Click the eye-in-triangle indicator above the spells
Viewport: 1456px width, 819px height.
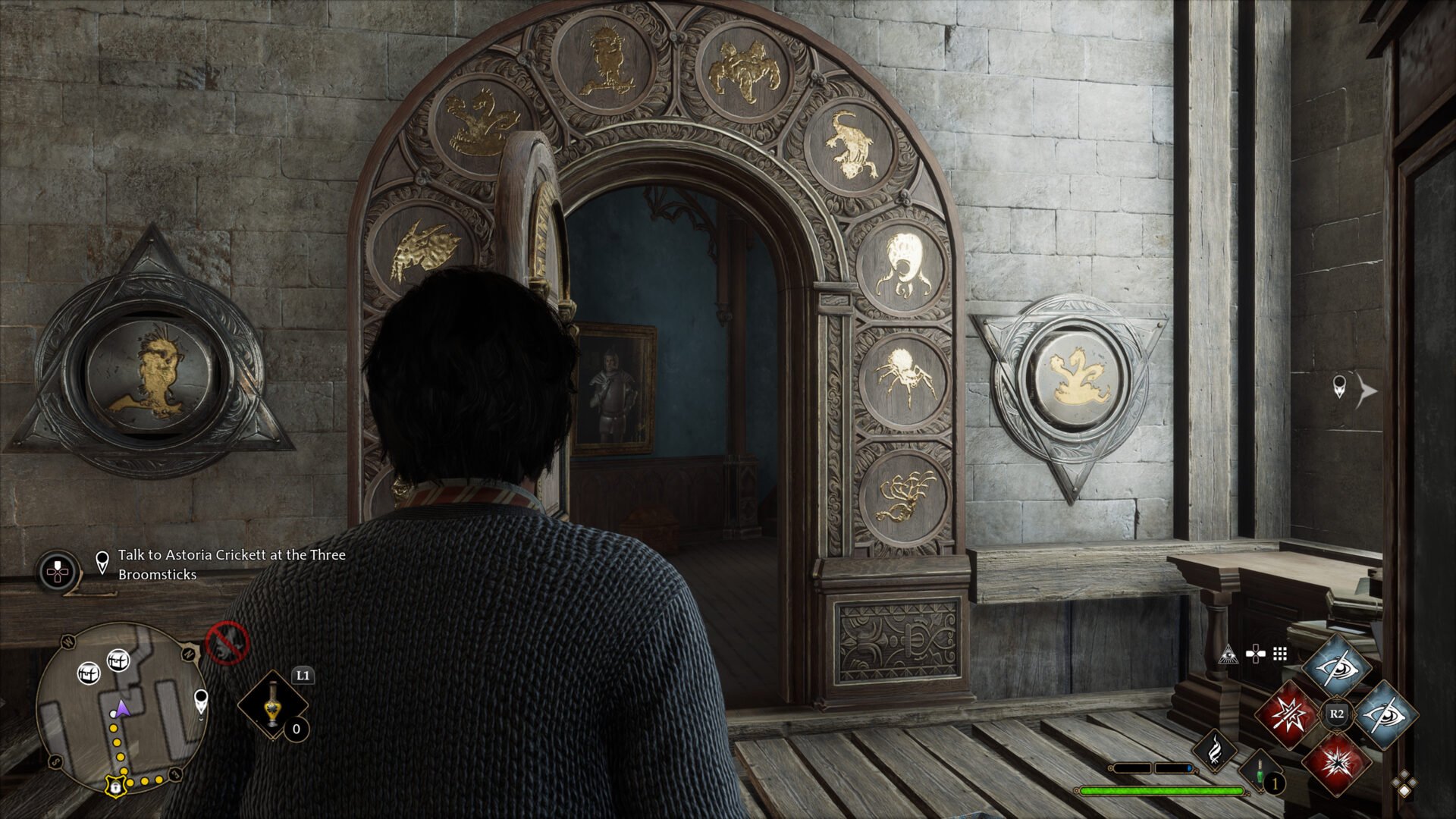(1228, 654)
